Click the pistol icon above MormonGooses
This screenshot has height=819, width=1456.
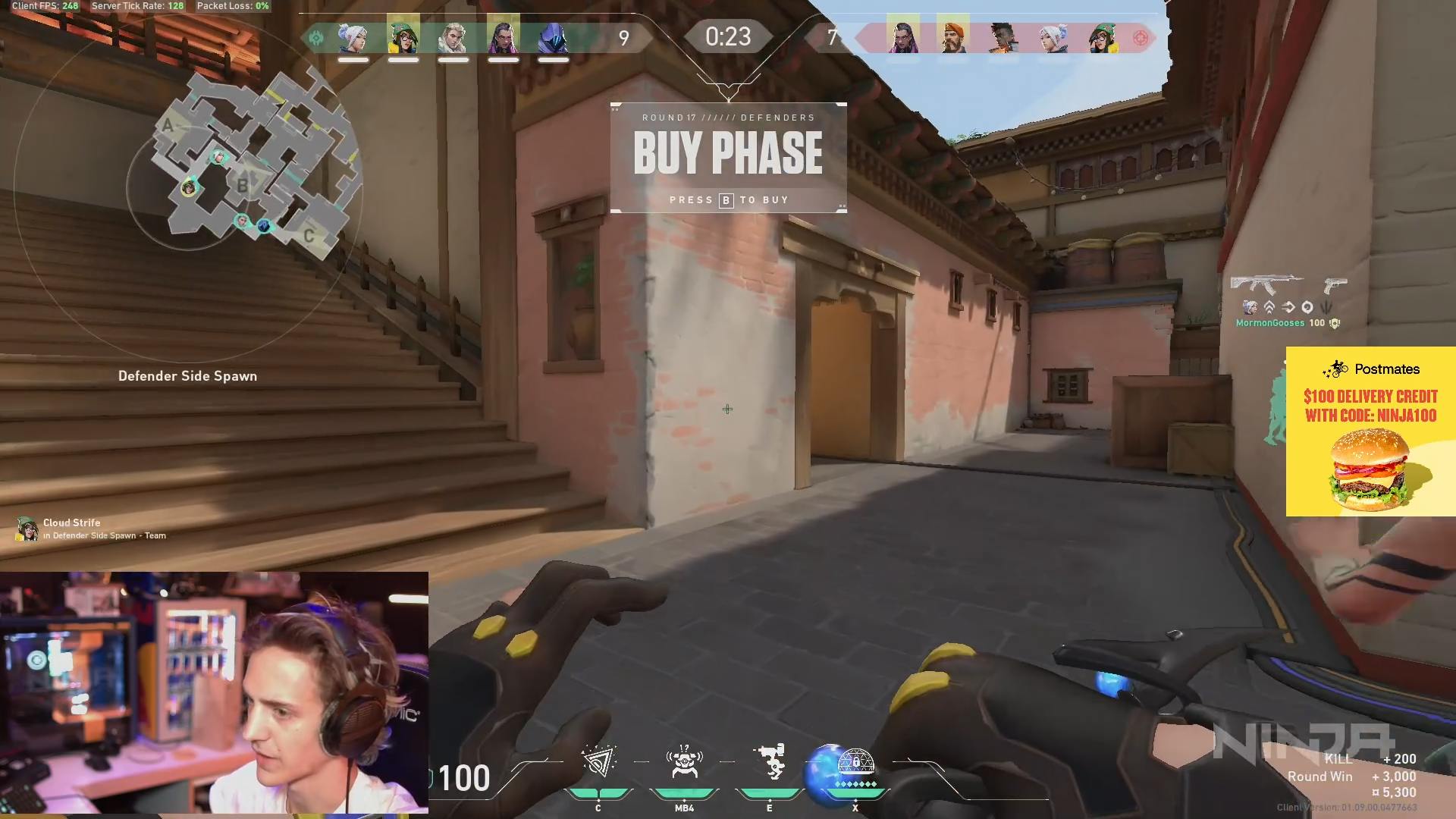tap(1335, 285)
